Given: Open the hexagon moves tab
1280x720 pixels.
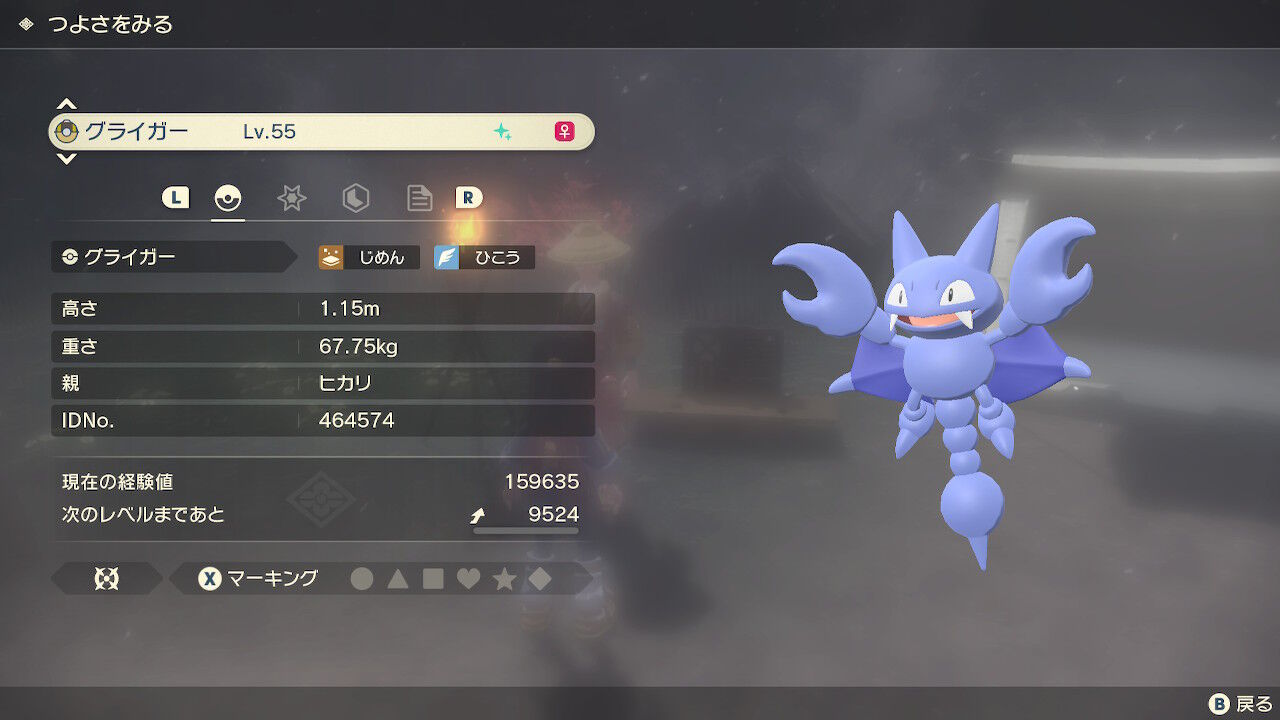Looking at the screenshot, I should [356, 198].
